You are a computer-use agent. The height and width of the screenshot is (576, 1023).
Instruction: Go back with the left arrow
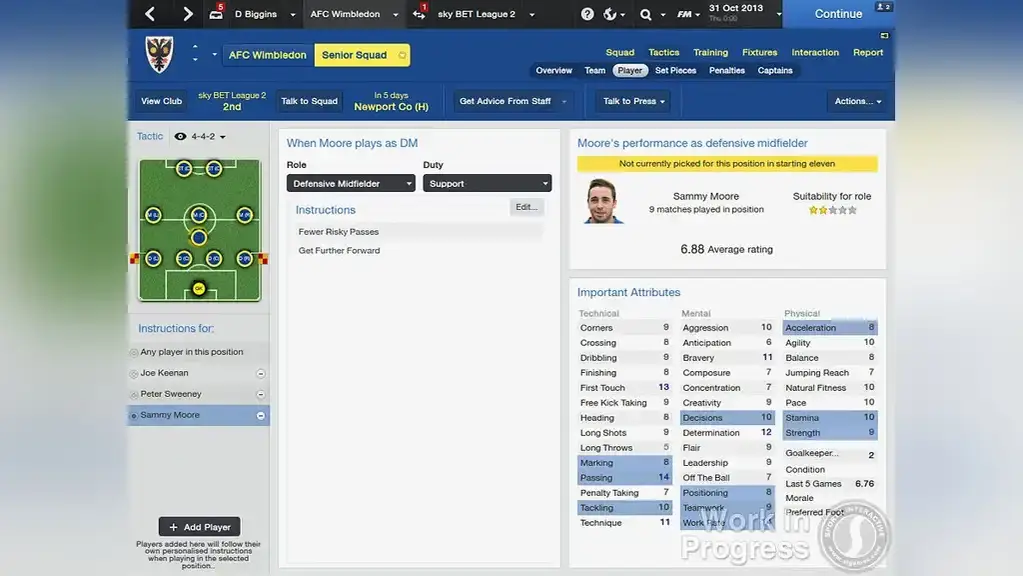pyautogui.click(x=150, y=14)
